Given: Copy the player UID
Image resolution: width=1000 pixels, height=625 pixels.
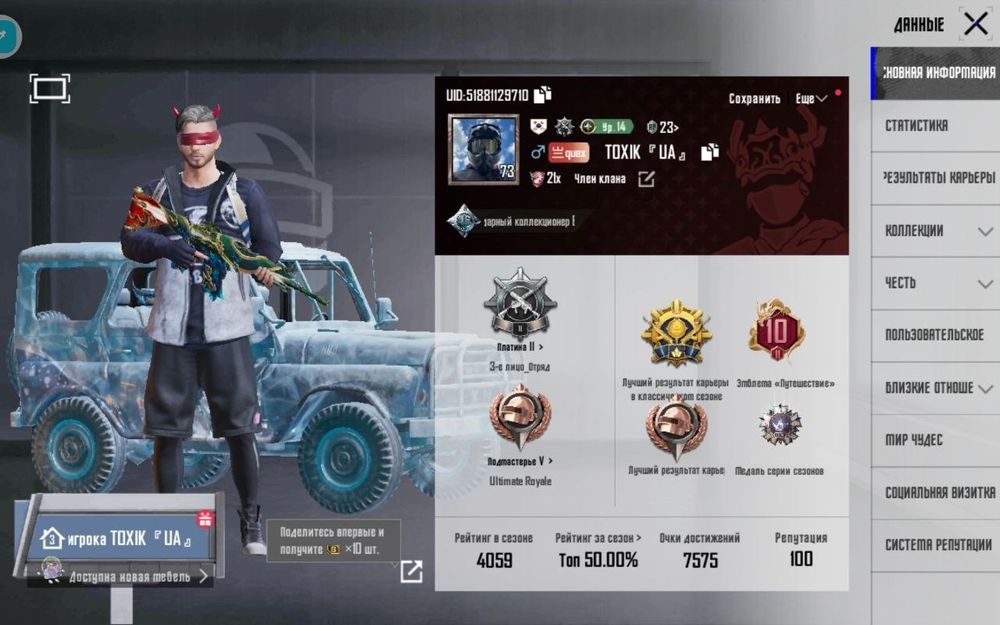Looking at the screenshot, I should [x=543, y=95].
